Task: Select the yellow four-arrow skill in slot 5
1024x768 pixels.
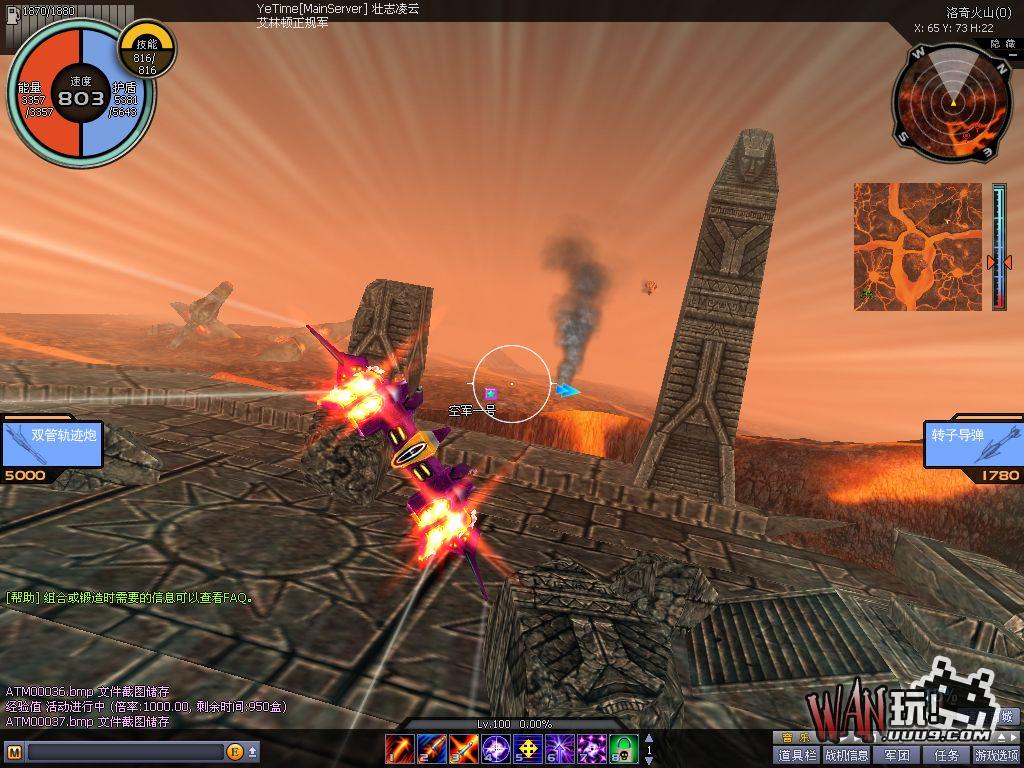Action: pos(528,747)
